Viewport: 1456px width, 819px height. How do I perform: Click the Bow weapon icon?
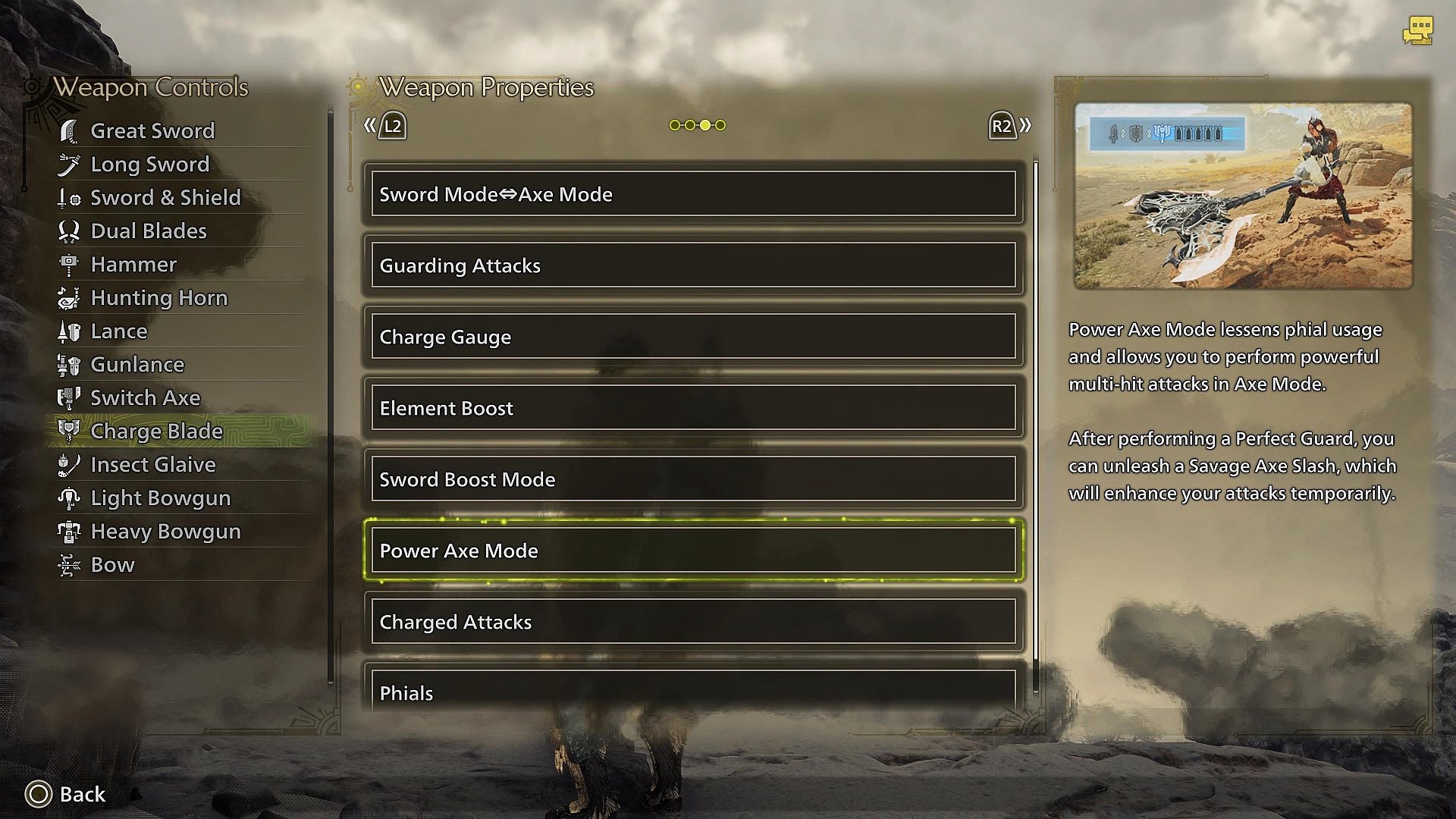tap(71, 564)
